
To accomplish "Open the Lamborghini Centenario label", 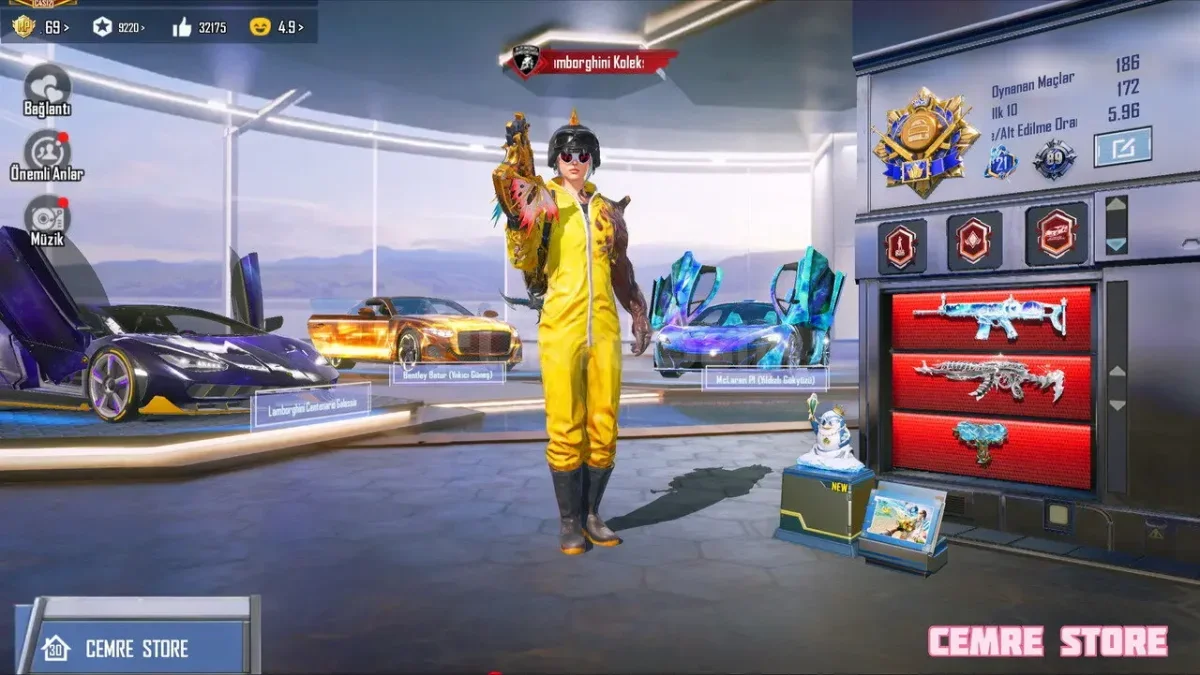I will pyautogui.click(x=311, y=405).
